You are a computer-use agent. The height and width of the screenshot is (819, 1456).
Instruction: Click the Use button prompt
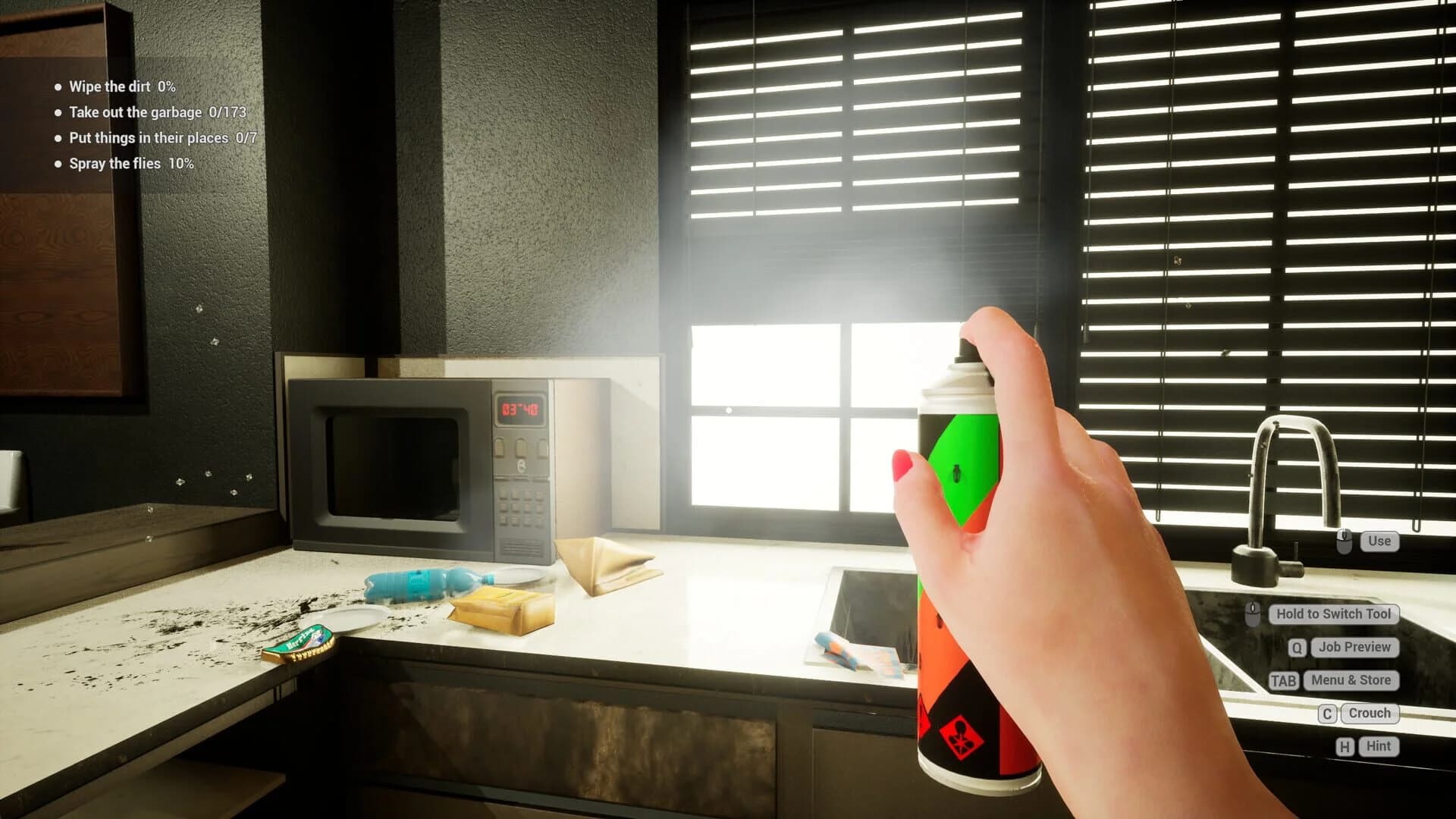click(x=1379, y=541)
